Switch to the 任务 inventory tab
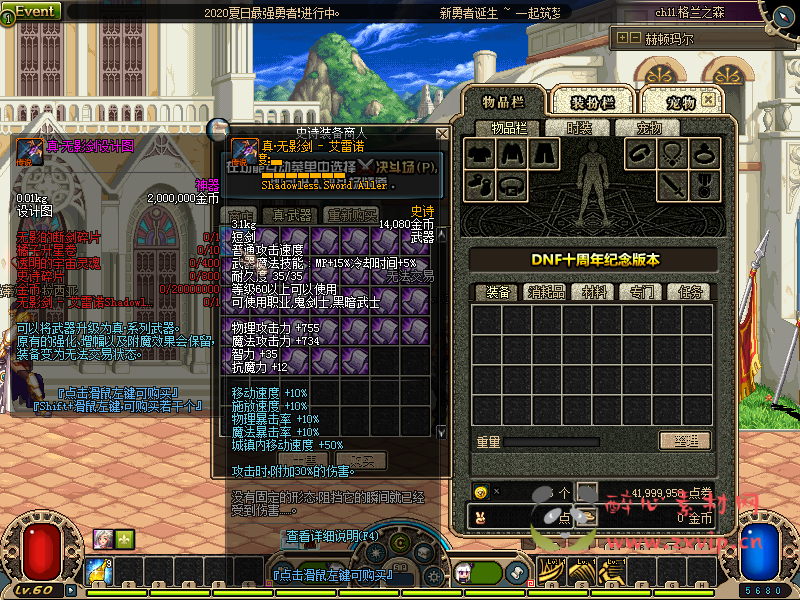Screen dimensions: 800x600 pos(689,292)
